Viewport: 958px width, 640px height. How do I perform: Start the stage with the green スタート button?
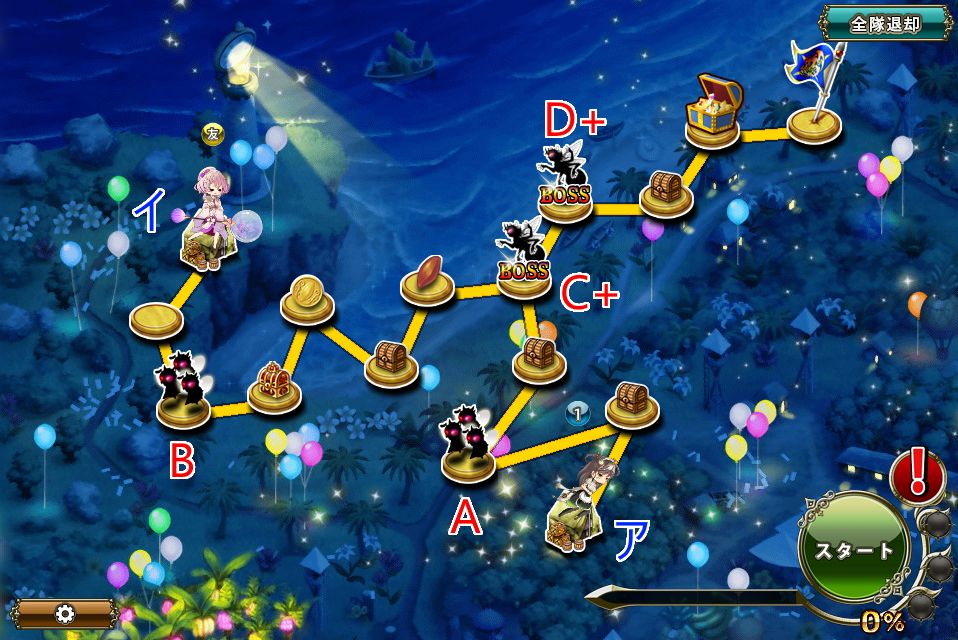pyautogui.click(x=853, y=549)
